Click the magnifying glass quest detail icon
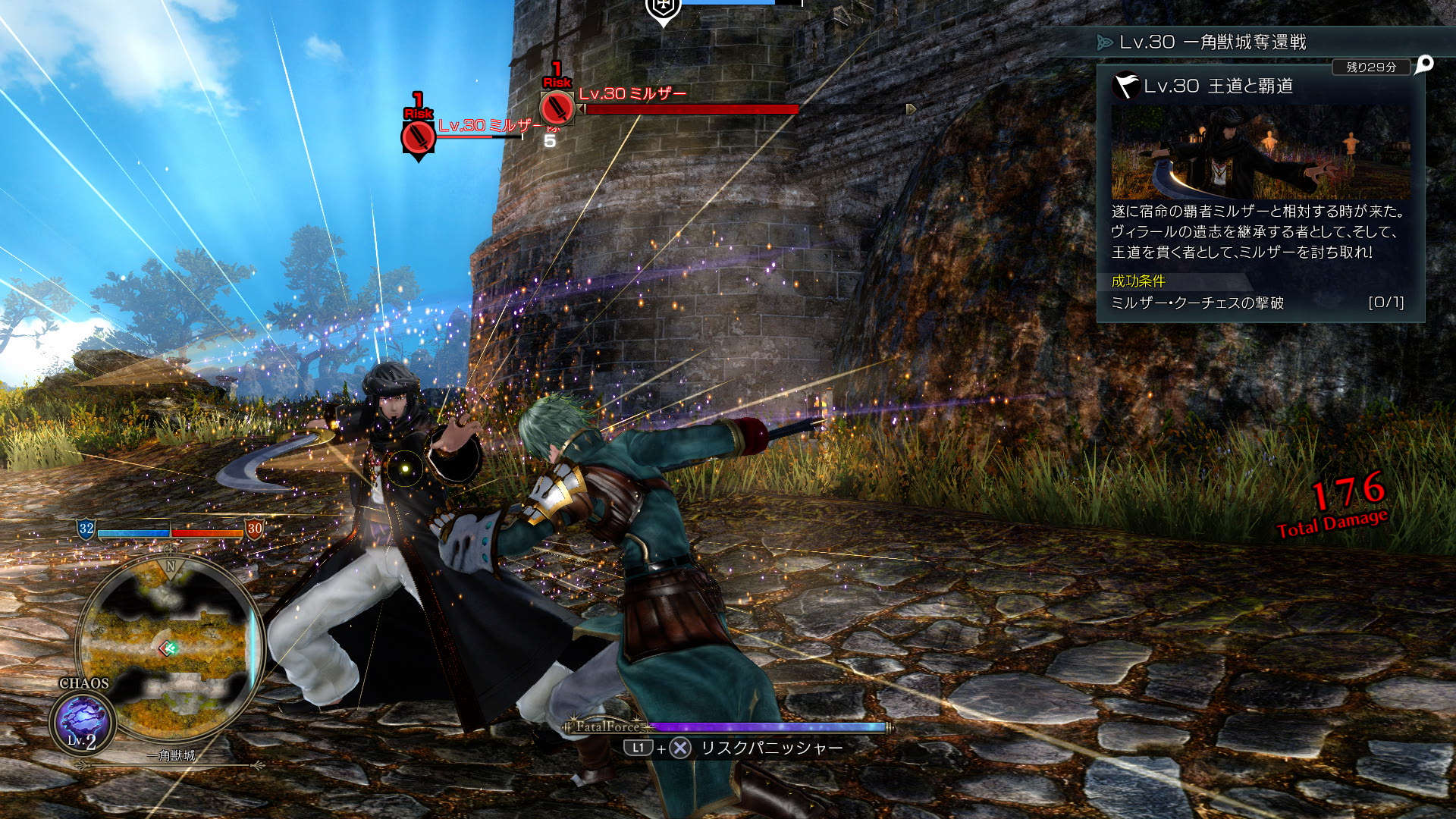The height and width of the screenshot is (819, 1456). (1424, 64)
